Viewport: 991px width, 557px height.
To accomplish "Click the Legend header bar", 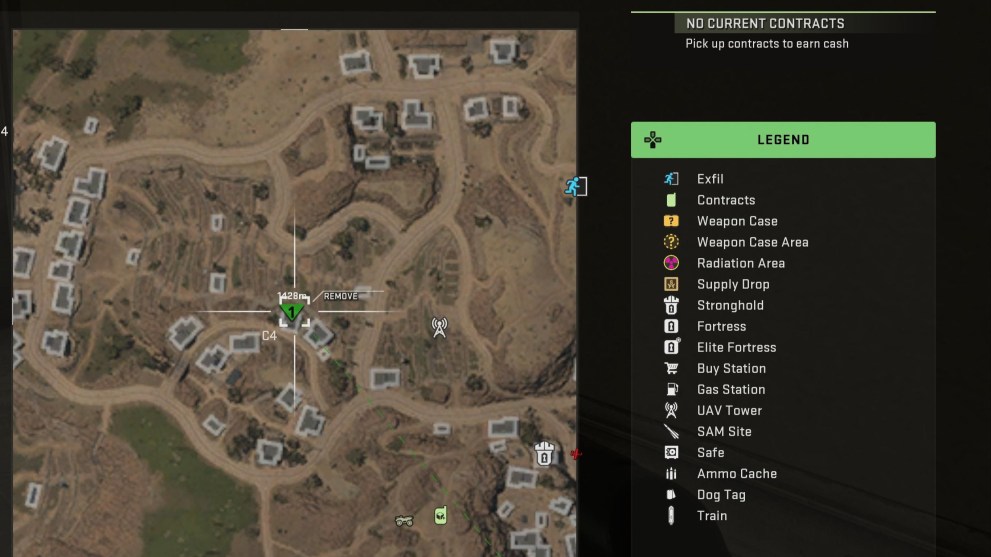I will 783,140.
